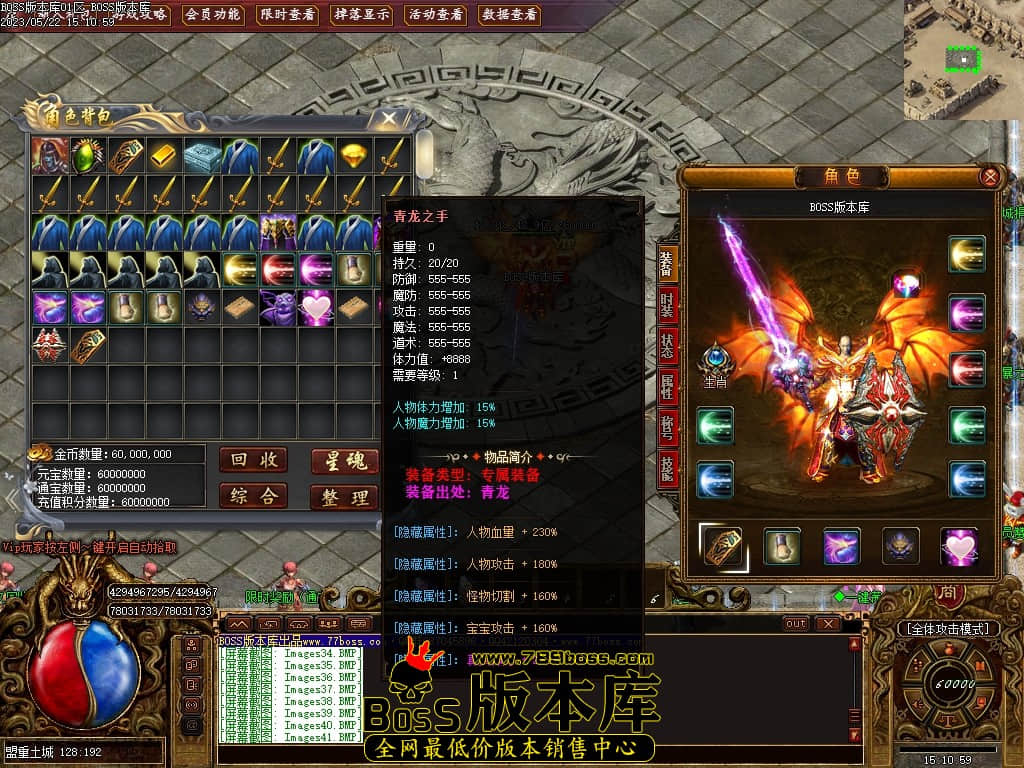Close the 角色 character panel
The height and width of the screenshot is (768, 1024).
[989, 177]
